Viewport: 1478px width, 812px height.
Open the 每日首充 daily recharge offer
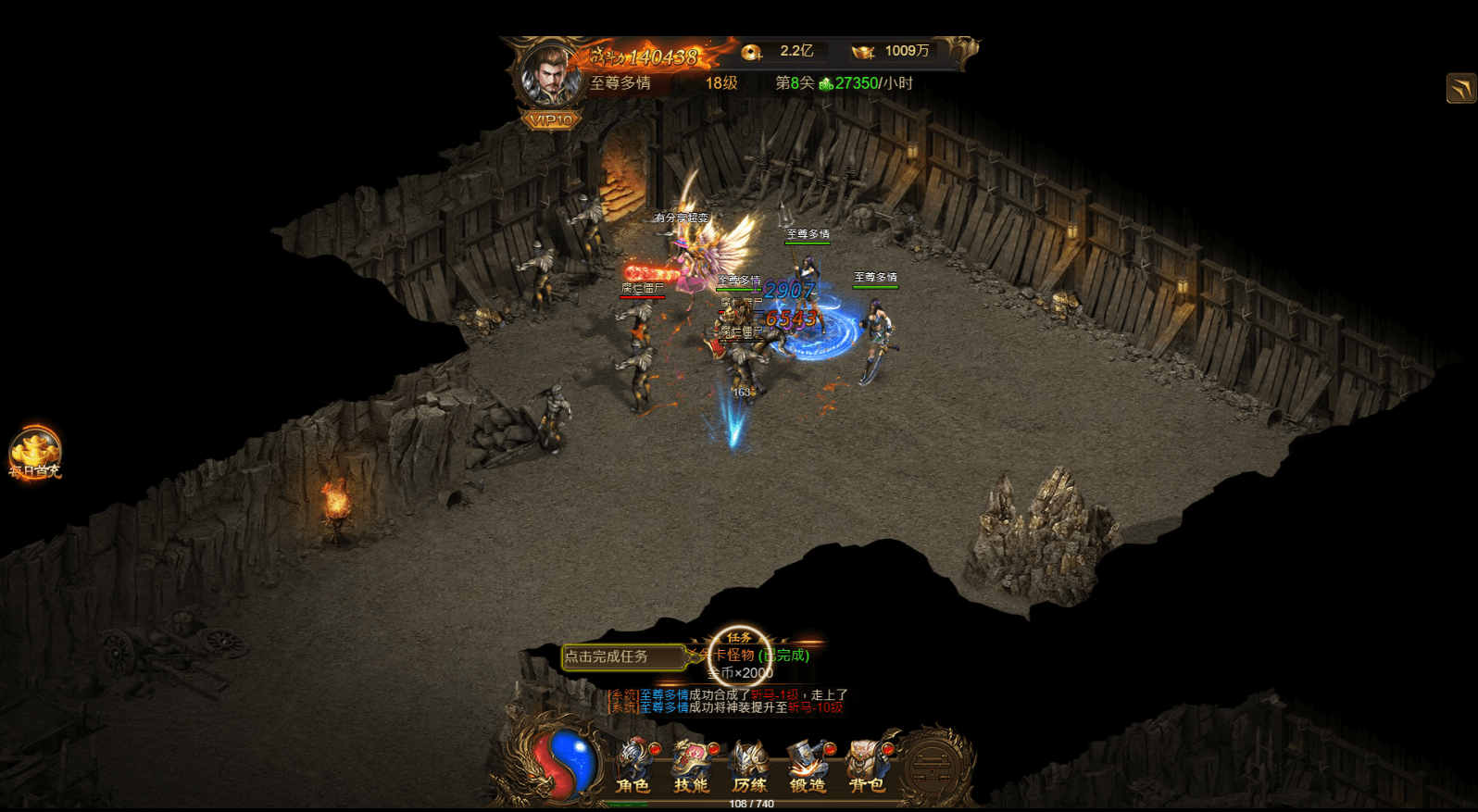[x=34, y=453]
